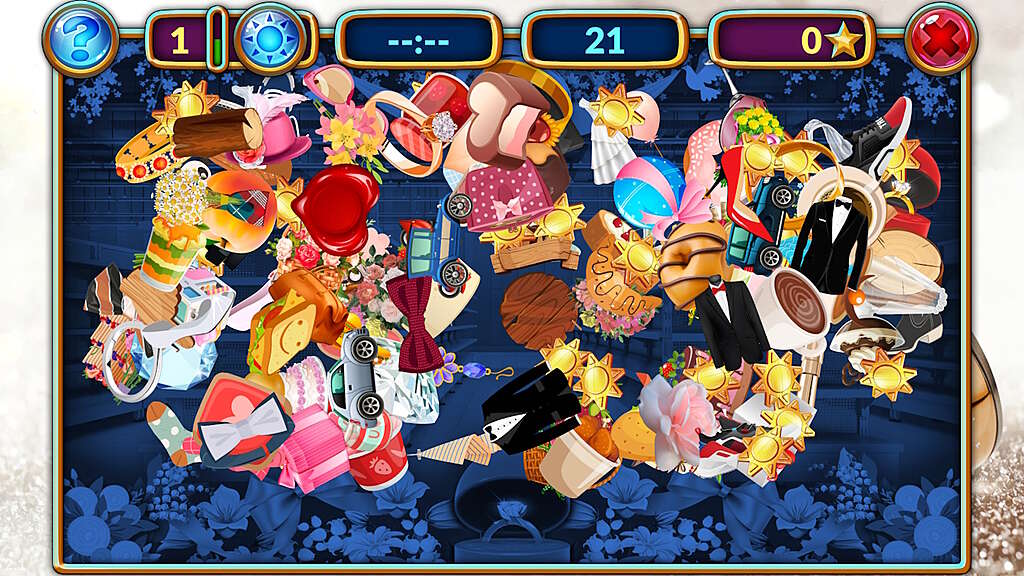The height and width of the screenshot is (576, 1024).
Task: Choose the round chocolate cookie
Action: (x=538, y=309)
